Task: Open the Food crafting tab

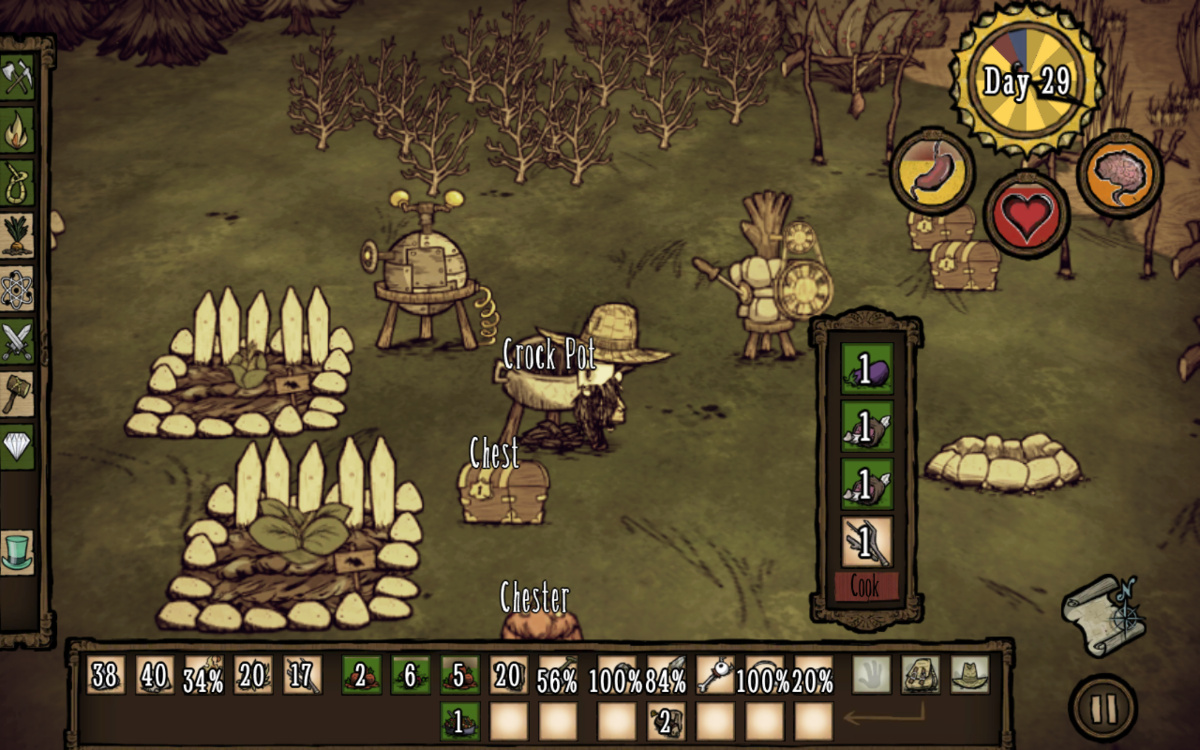Action: tap(17, 235)
